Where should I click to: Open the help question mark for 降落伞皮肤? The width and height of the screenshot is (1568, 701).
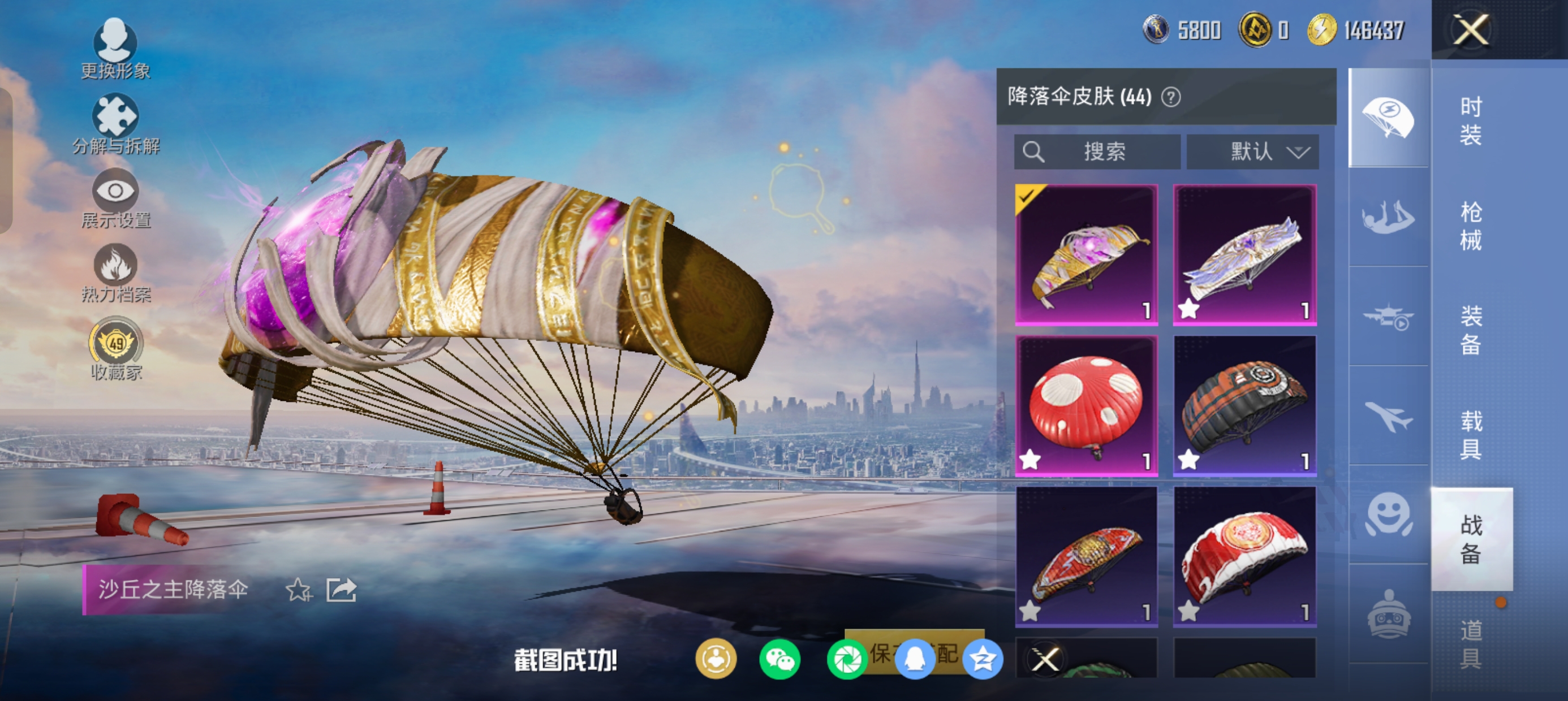[1171, 97]
